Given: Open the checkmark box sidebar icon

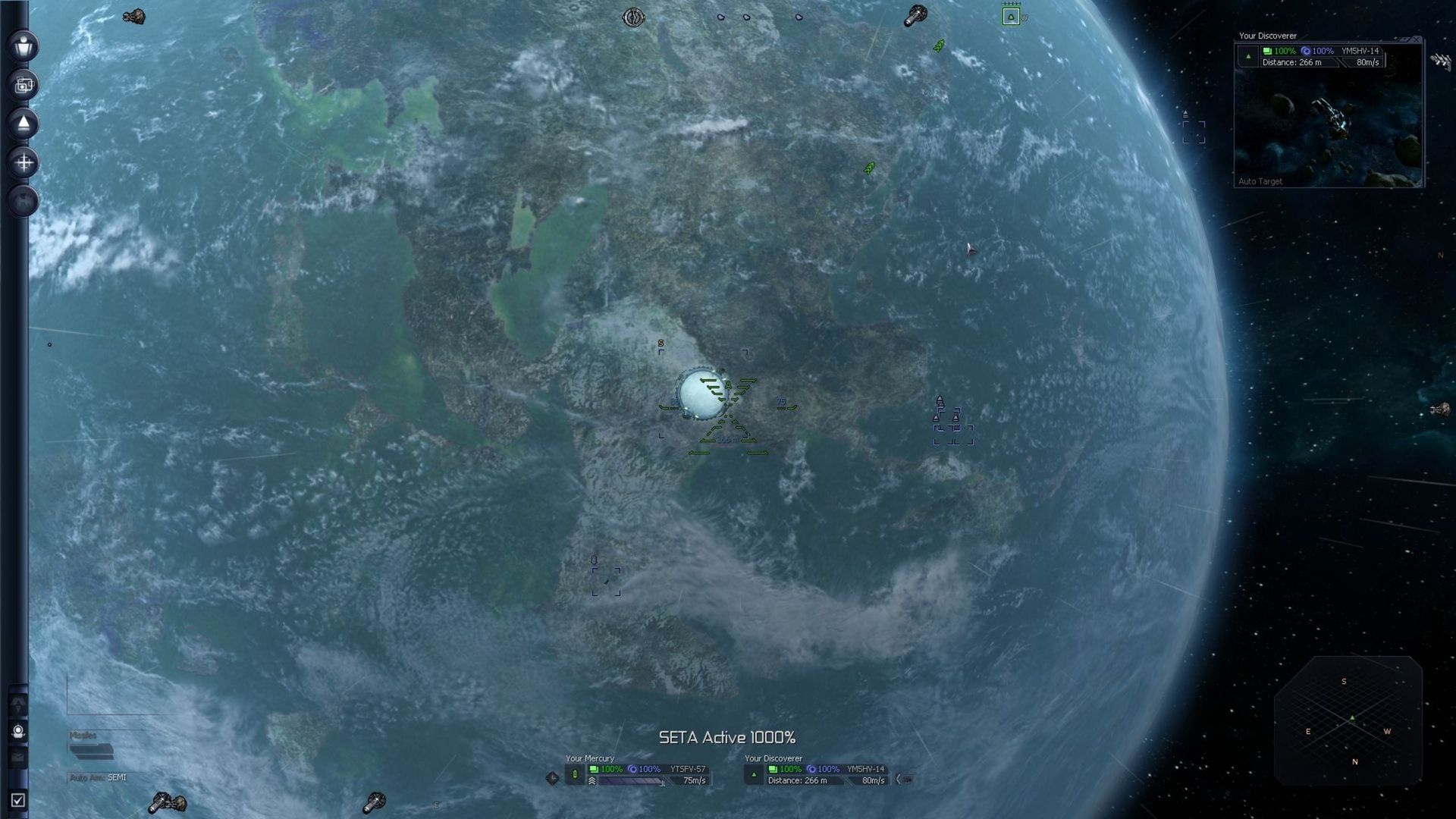Looking at the screenshot, I should tap(18, 800).
